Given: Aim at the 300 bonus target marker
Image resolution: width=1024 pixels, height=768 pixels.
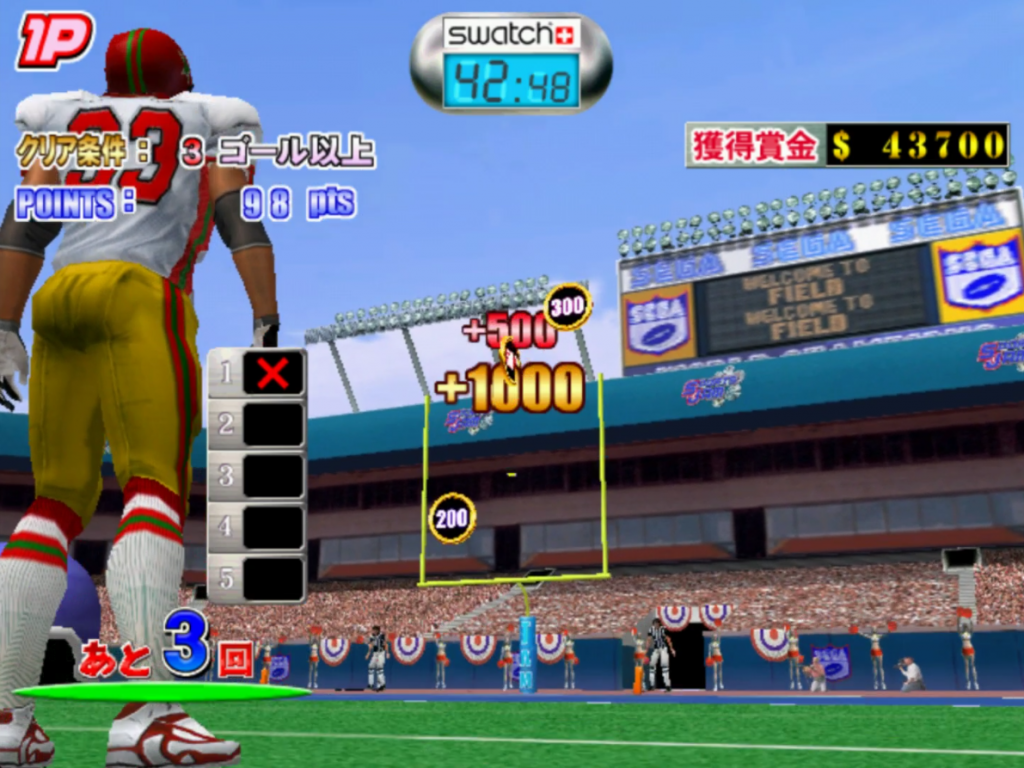Looking at the screenshot, I should click(x=567, y=307).
